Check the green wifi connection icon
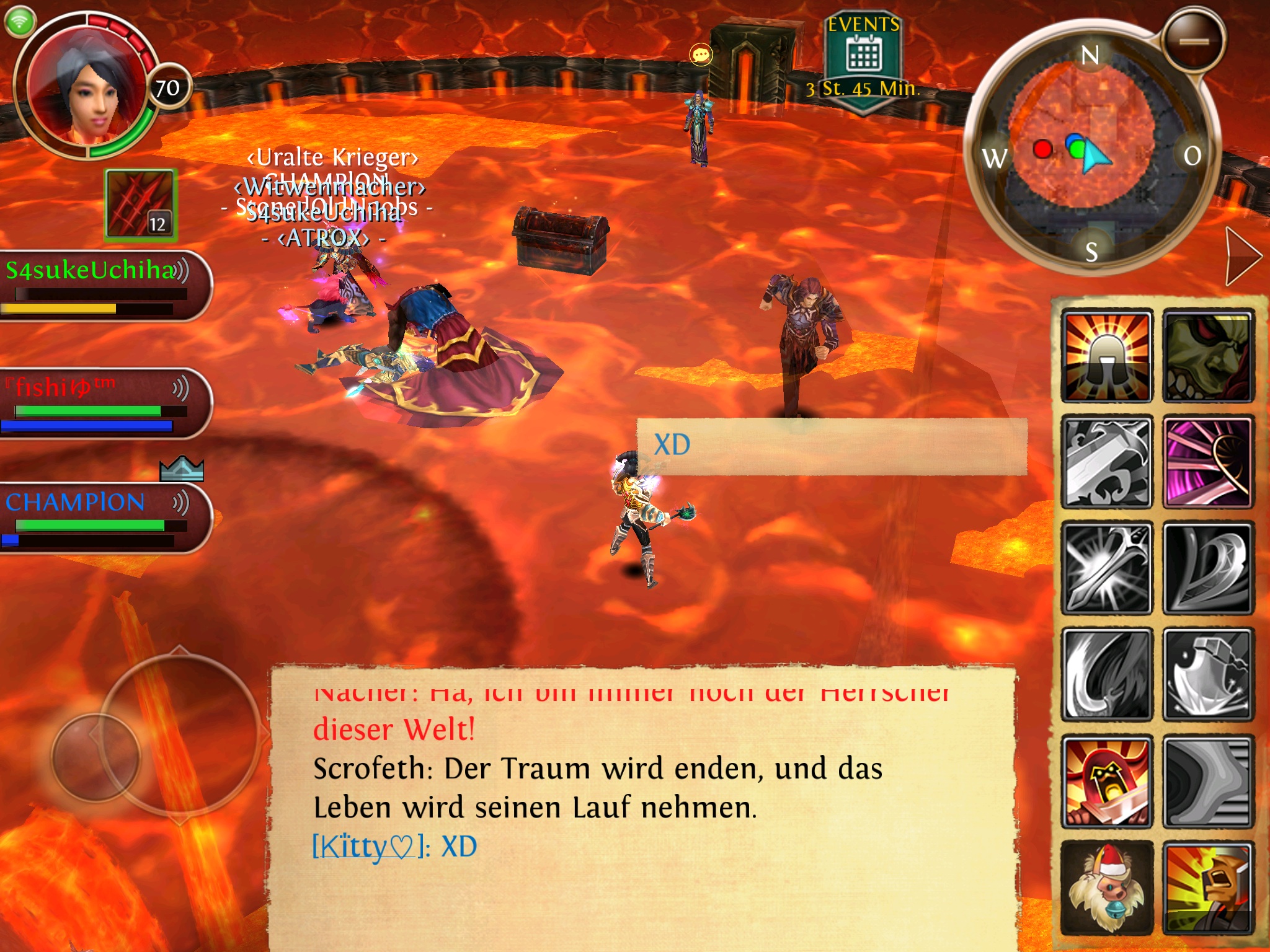 tap(20, 21)
